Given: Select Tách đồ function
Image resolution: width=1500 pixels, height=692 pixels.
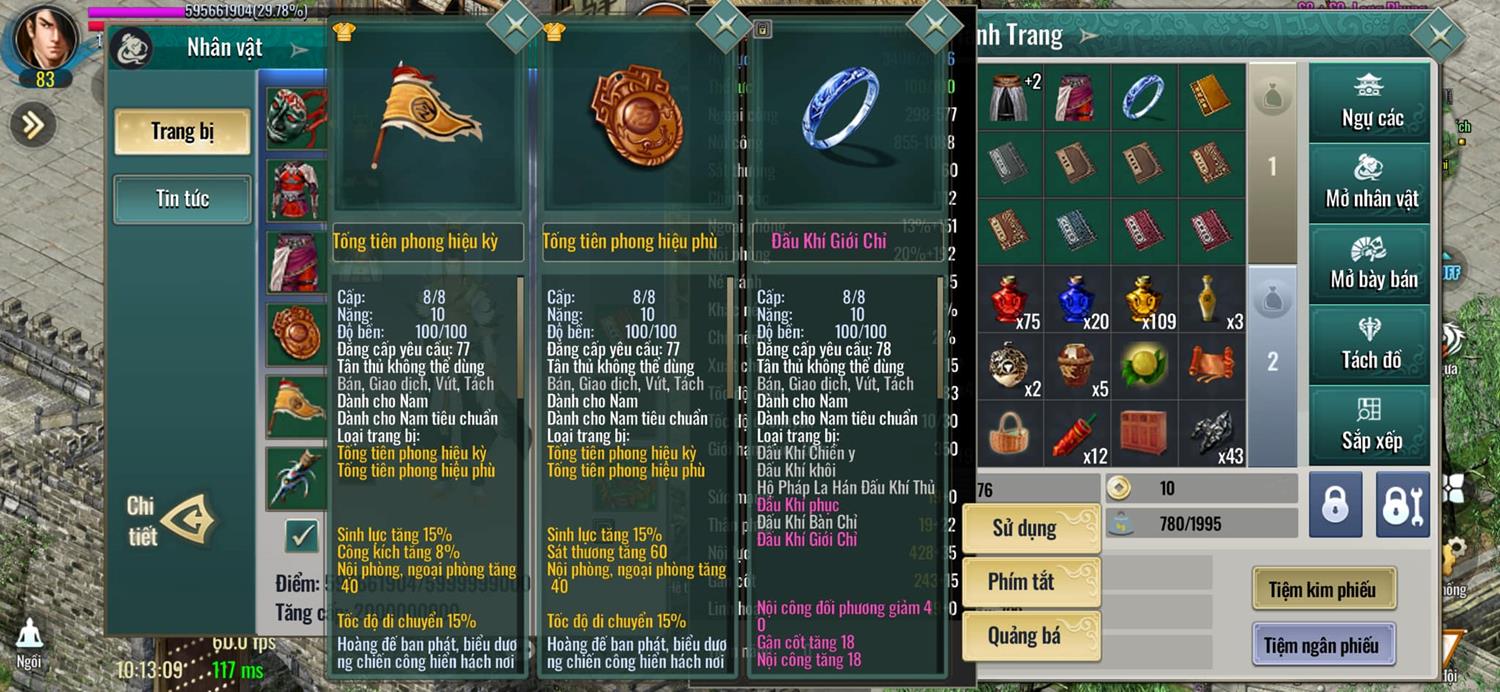Looking at the screenshot, I should click(1371, 344).
